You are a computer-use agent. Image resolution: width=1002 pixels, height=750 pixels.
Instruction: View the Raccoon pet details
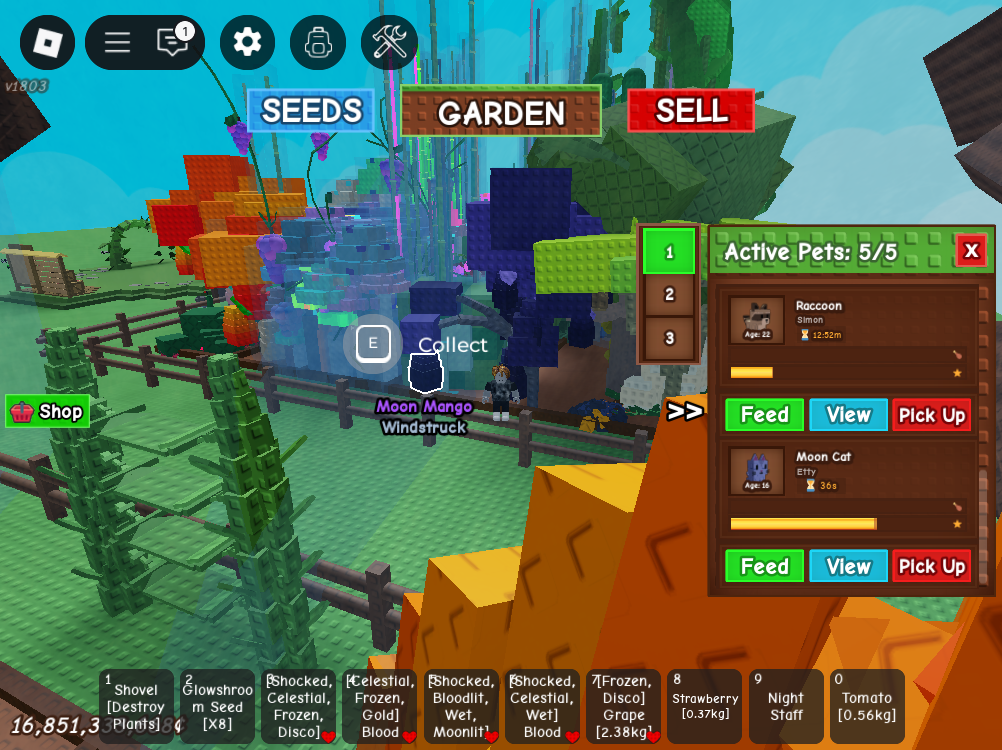(848, 415)
